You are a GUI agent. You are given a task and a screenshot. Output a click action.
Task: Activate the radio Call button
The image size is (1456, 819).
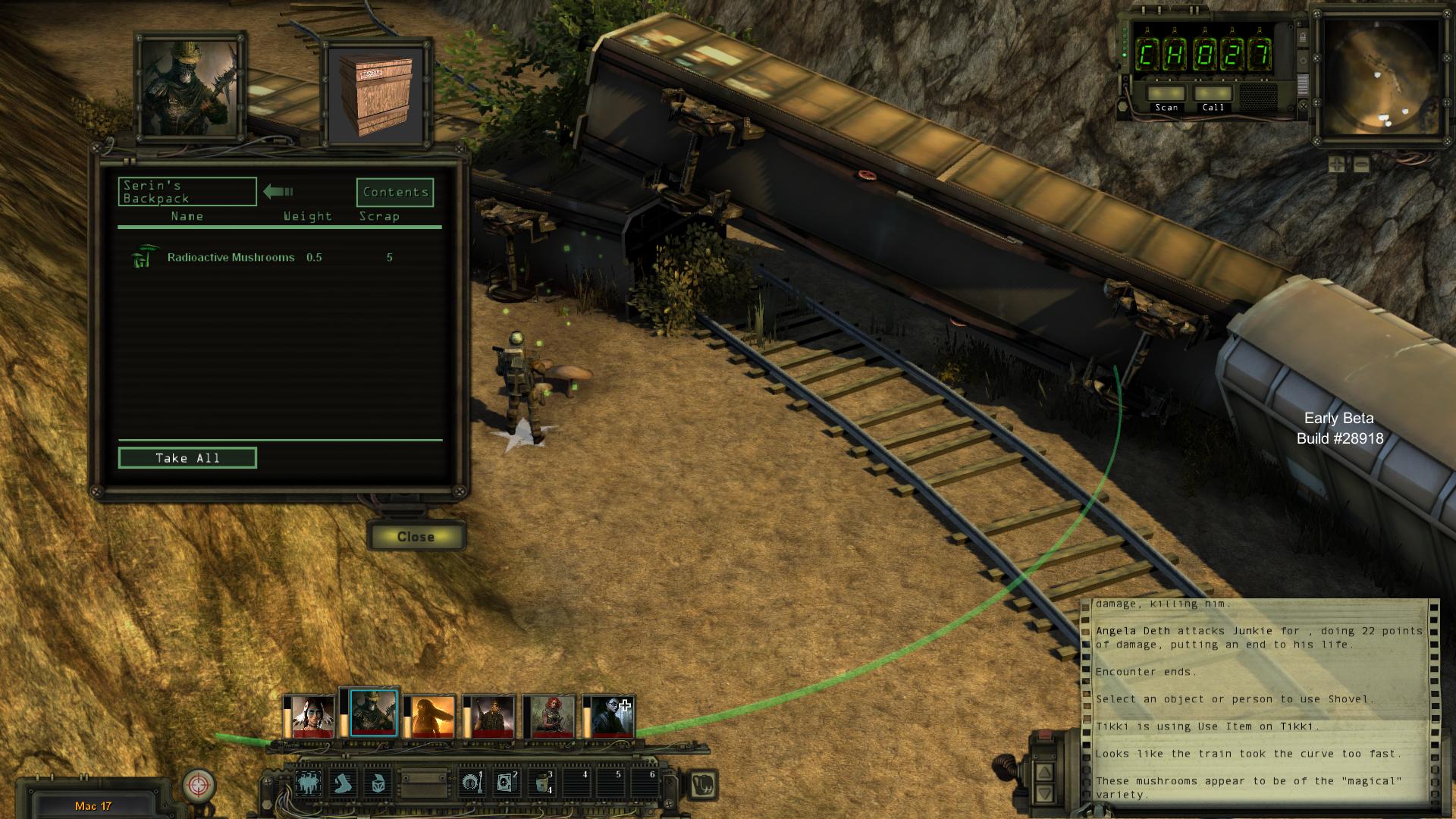point(1213,94)
